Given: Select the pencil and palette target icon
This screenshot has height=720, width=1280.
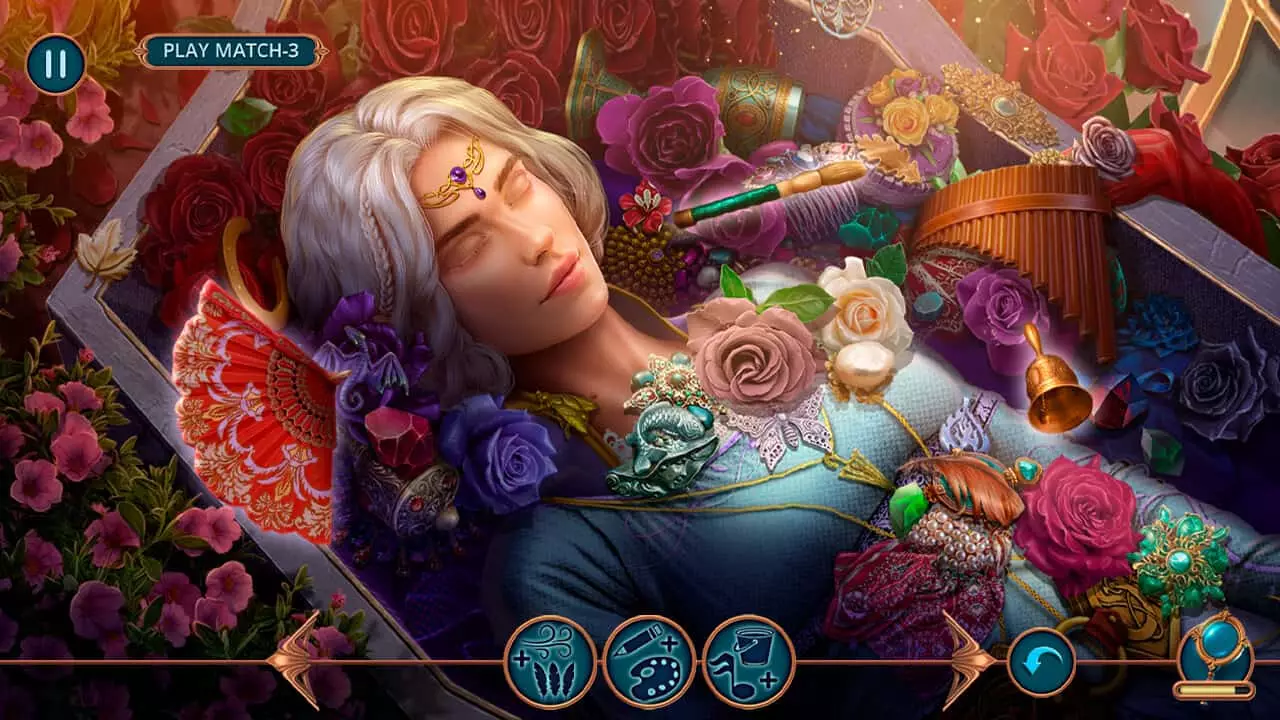Looking at the screenshot, I should pos(649,661).
